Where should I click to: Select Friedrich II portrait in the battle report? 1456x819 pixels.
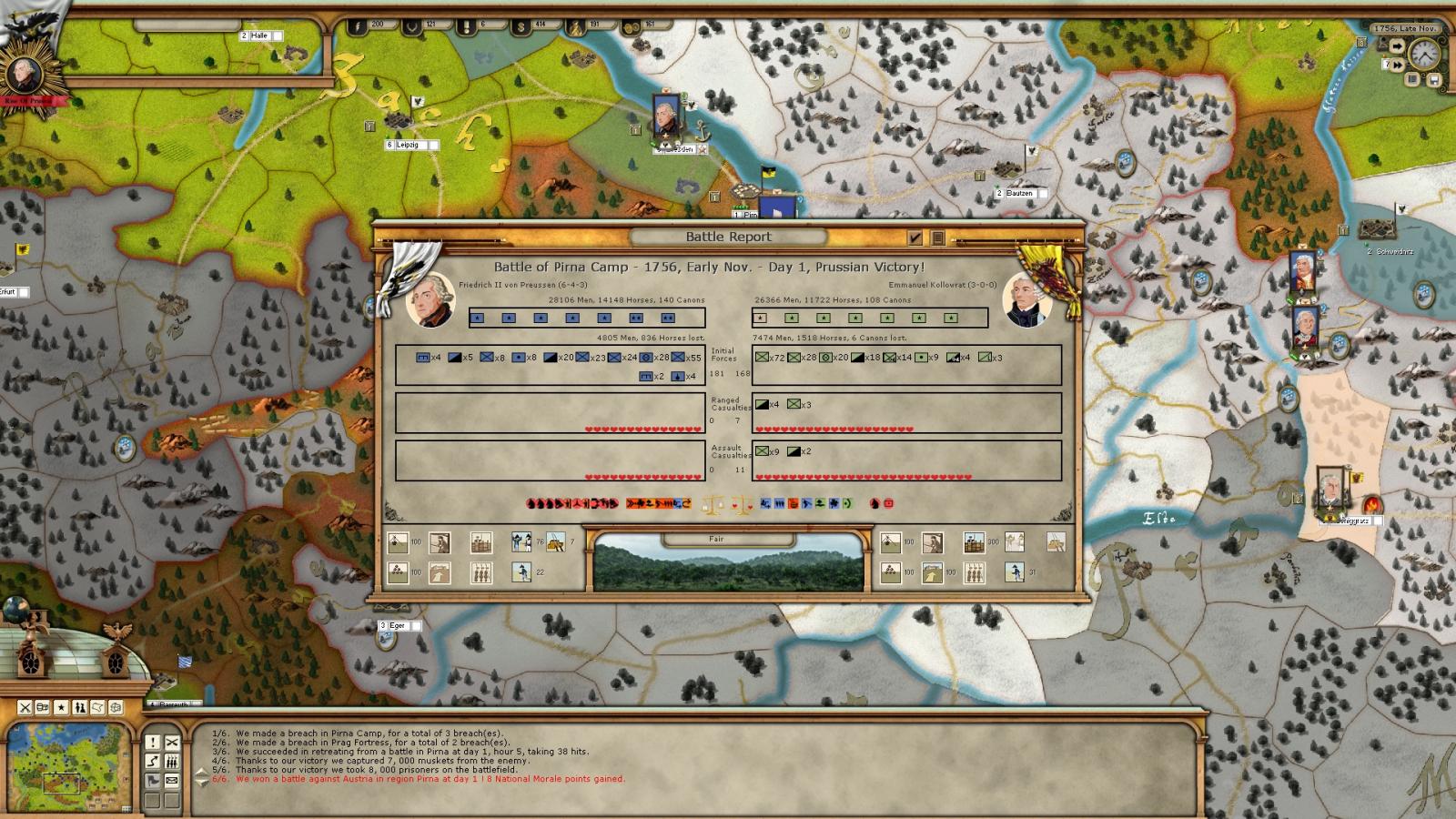430,298
